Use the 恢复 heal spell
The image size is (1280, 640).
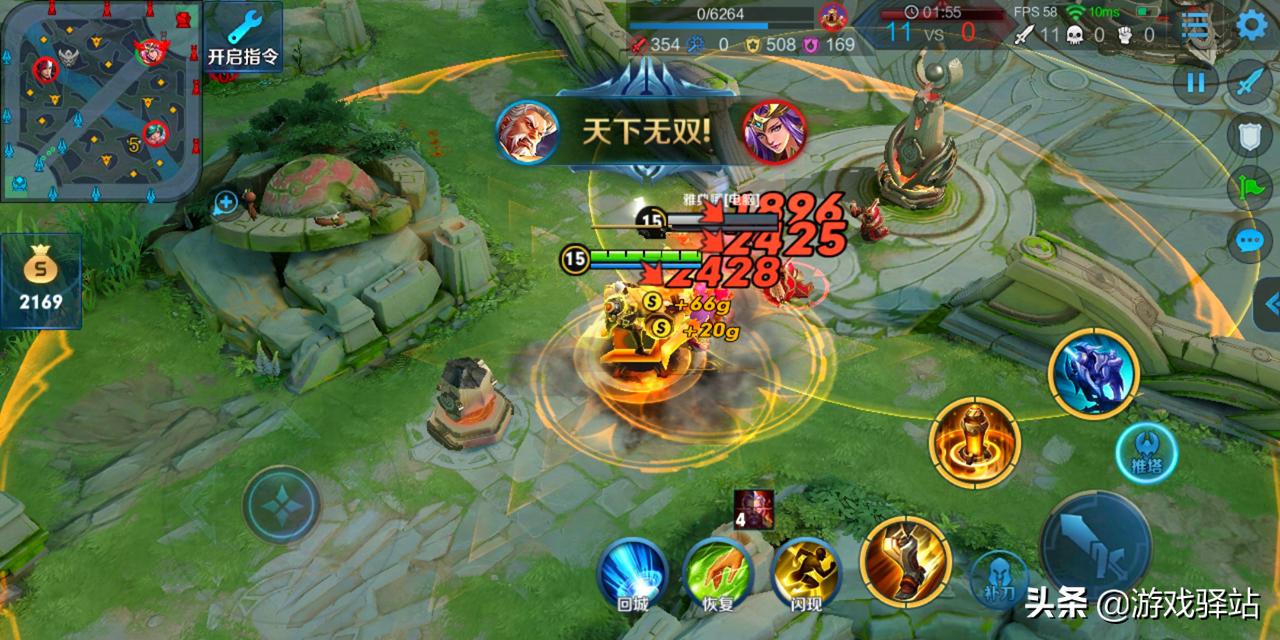(x=717, y=571)
